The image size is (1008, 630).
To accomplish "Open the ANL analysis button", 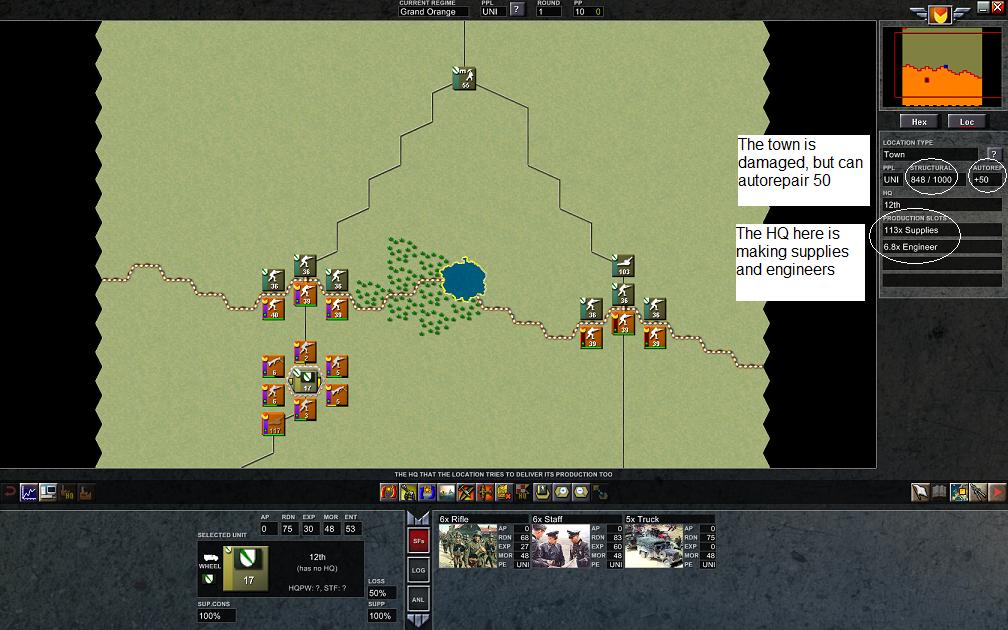I will 418,599.
